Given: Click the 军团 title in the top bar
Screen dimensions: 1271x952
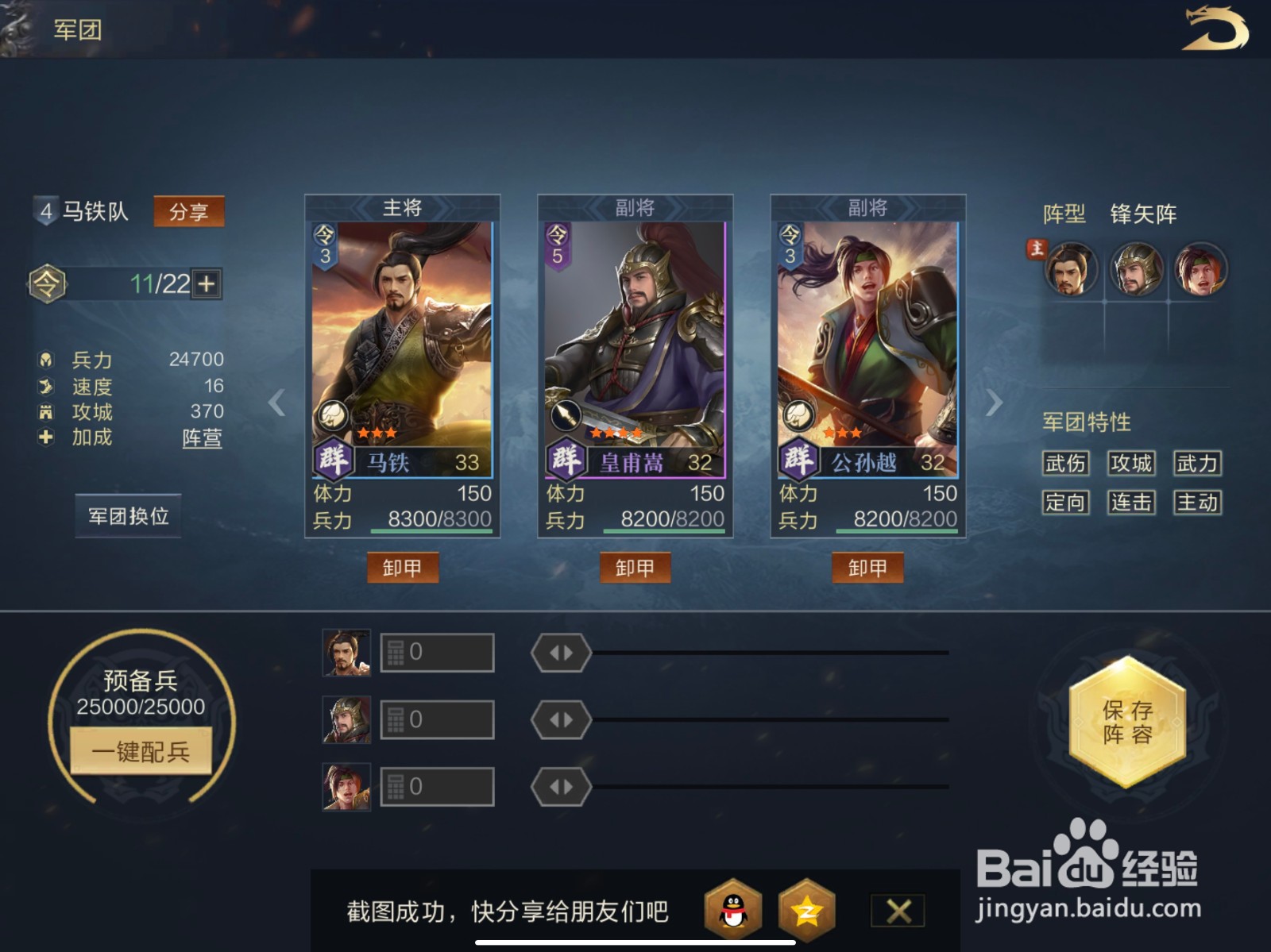Looking at the screenshot, I should [75, 29].
